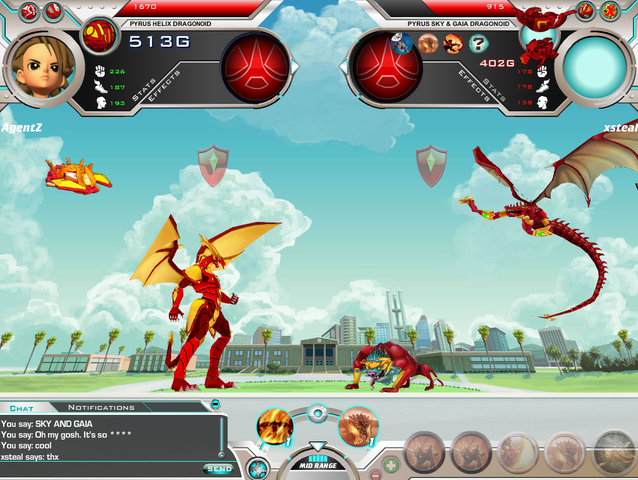Click the round button beside Send
Screen dimensions: 638x480
tap(256, 468)
